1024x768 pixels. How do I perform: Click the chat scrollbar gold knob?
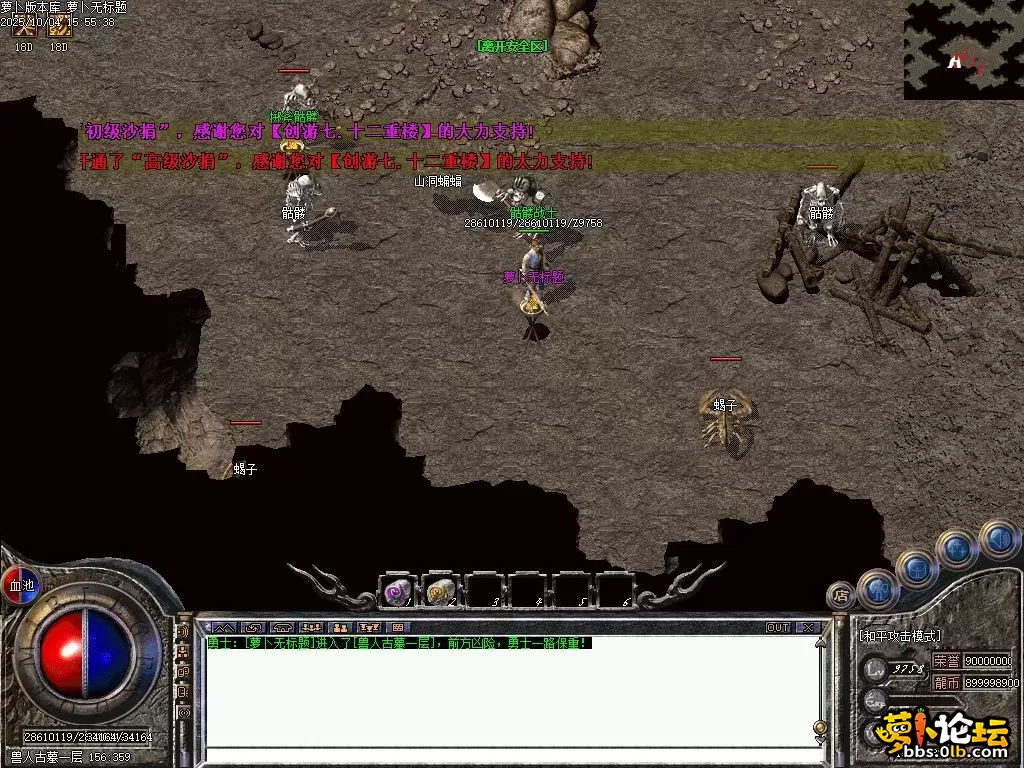pyautogui.click(x=820, y=727)
